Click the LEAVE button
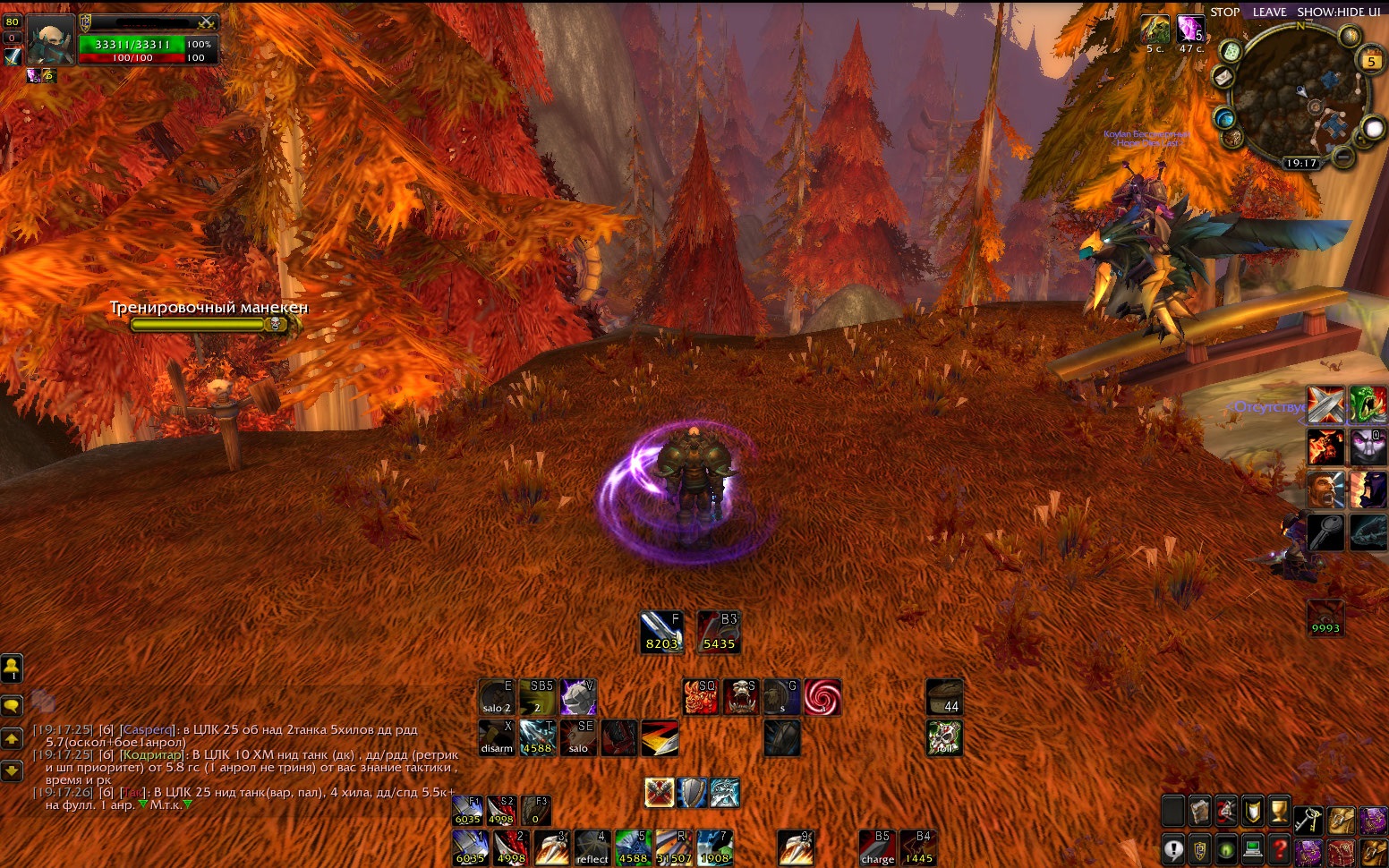1389x868 pixels. pos(1269,12)
